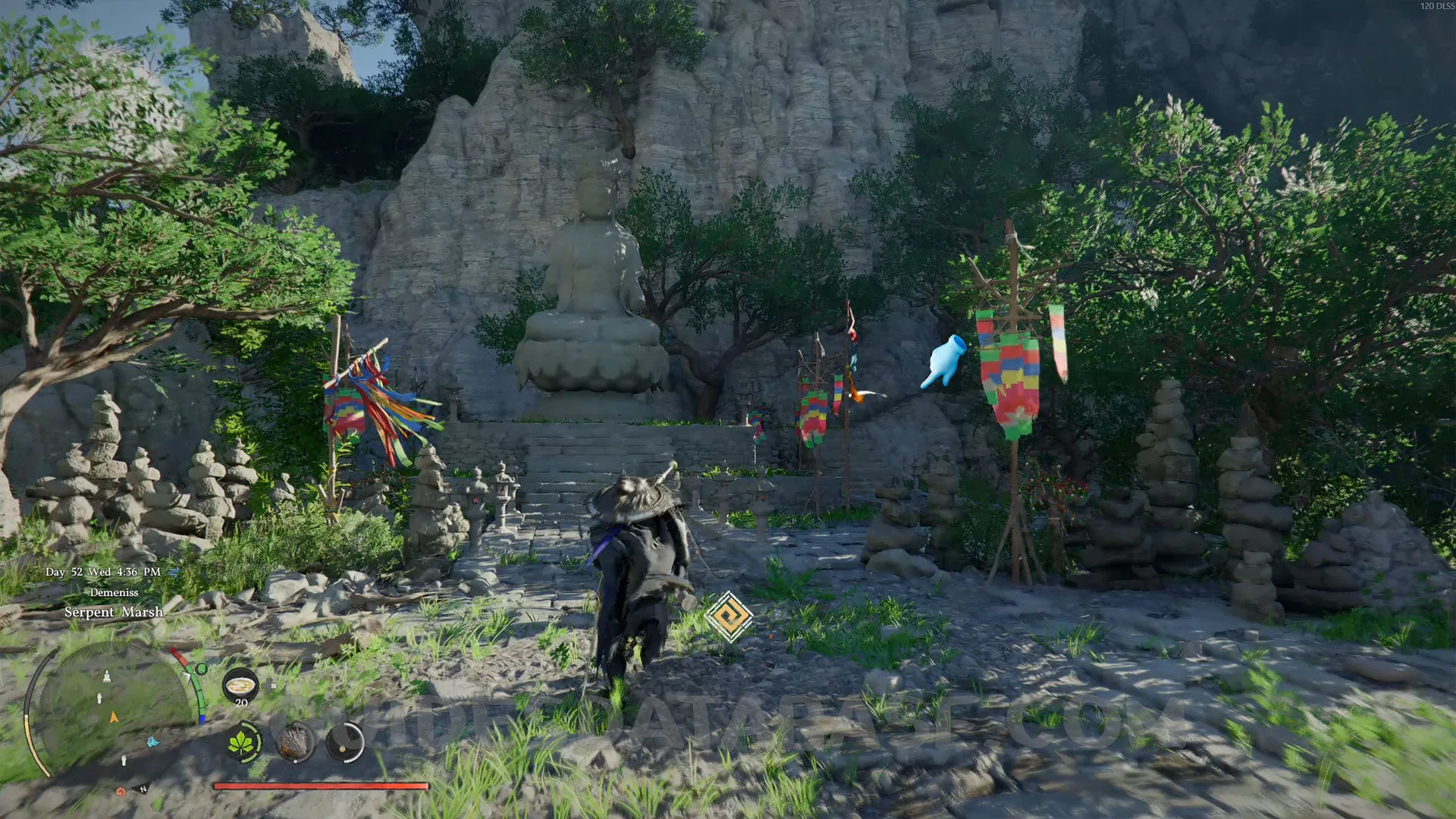Select the statue marker on the minimap
This screenshot has height=819, width=1456.
coord(107,676)
